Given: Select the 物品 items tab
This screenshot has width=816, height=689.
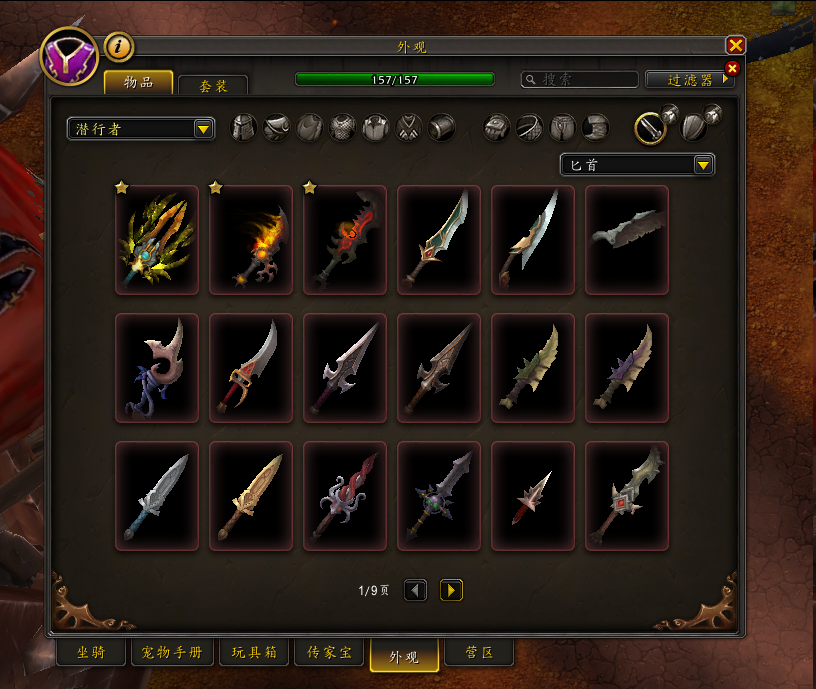Looking at the screenshot, I should (139, 83).
